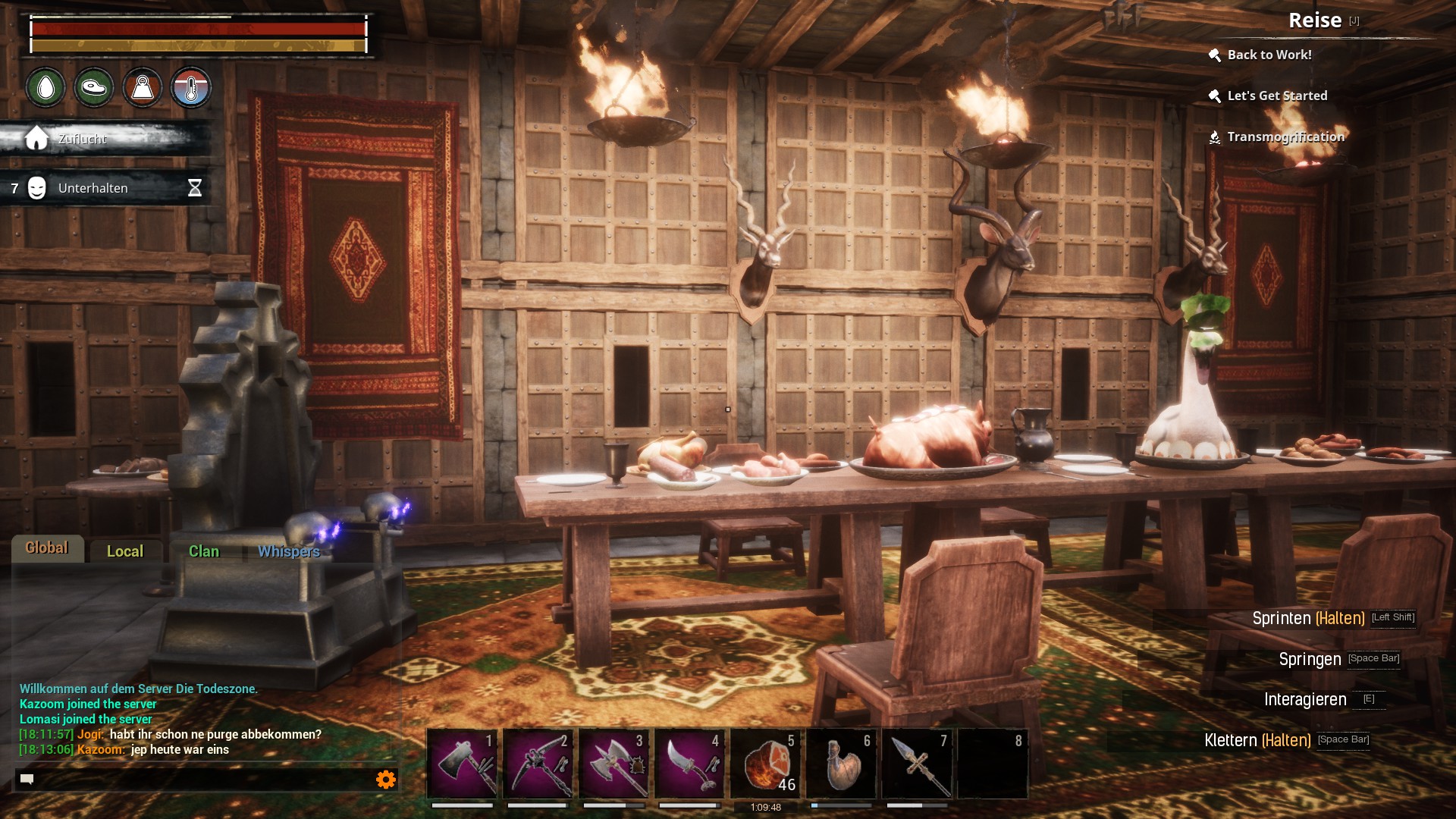Use the cooked meat stack of 46

coord(765,764)
